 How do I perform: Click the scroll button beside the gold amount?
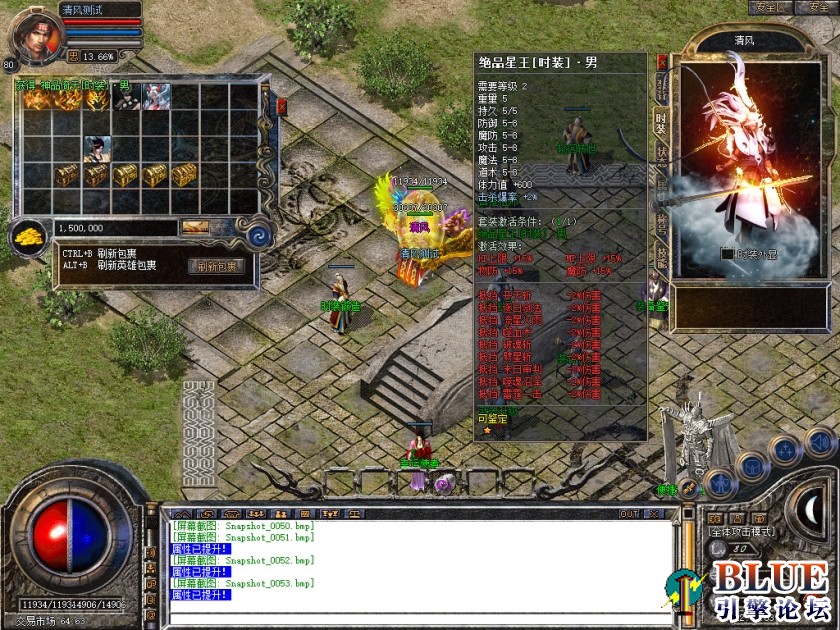195,228
